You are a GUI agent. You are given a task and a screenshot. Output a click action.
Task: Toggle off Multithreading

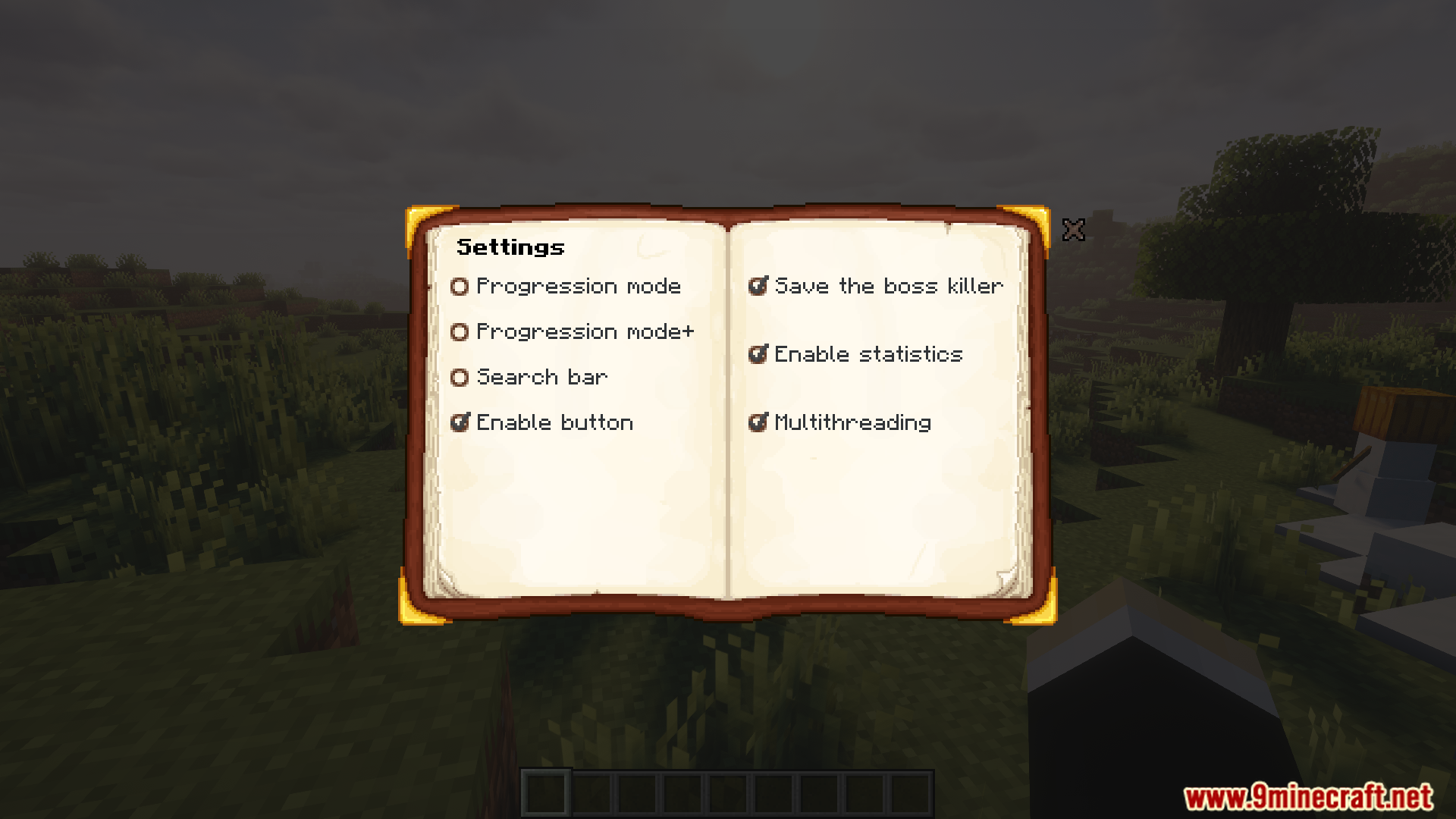(757, 422)
